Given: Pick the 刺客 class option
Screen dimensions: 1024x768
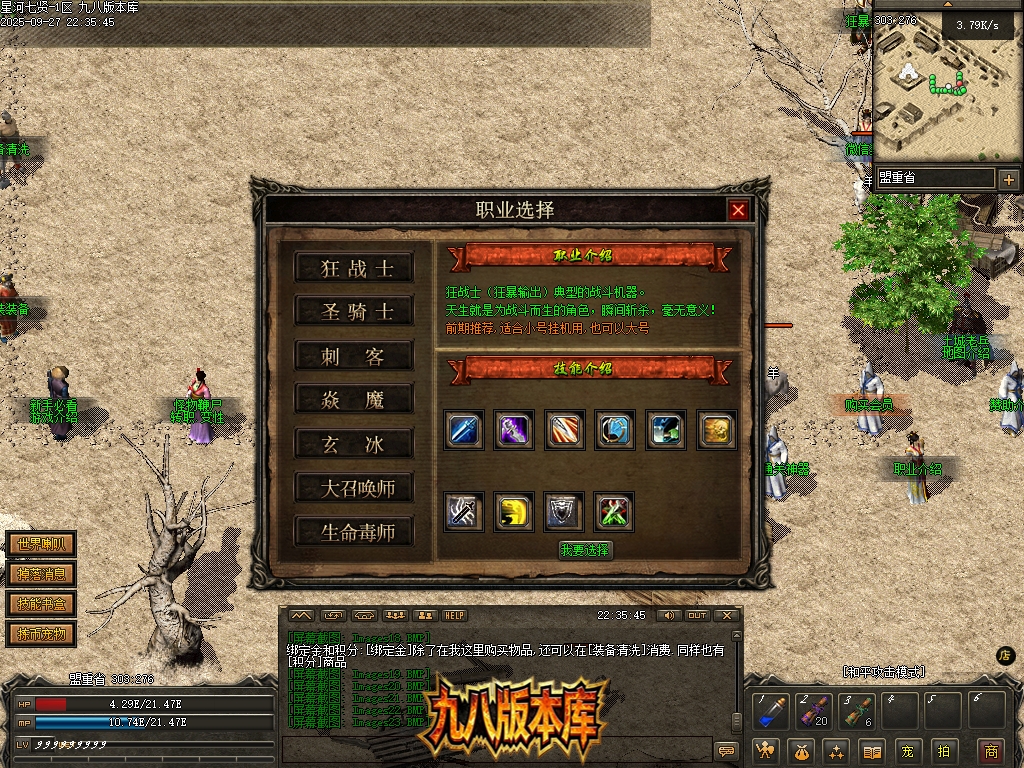Looking at the screenshot, I should pos(354,356).
